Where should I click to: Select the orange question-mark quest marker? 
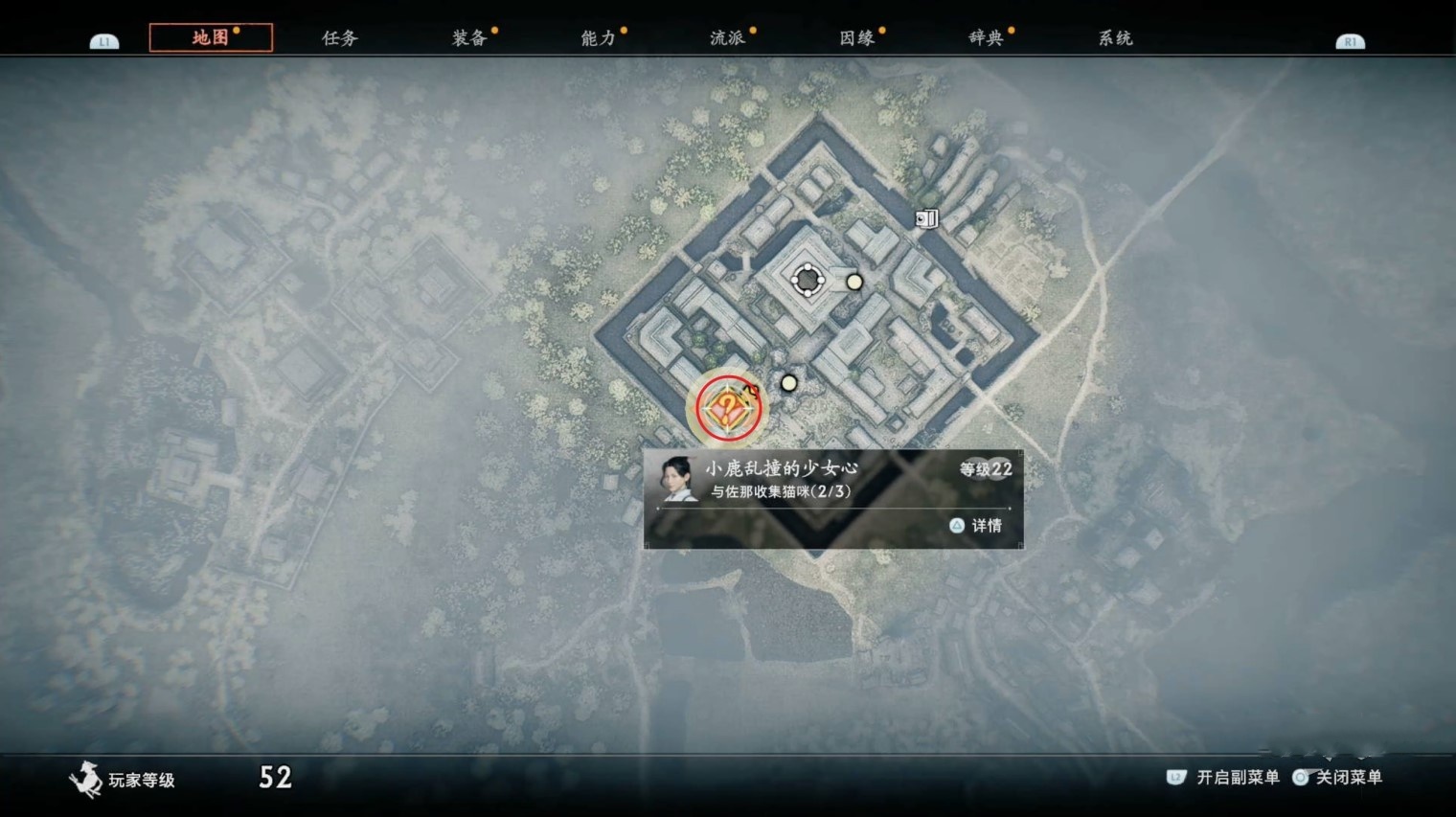tap(728, 409)
